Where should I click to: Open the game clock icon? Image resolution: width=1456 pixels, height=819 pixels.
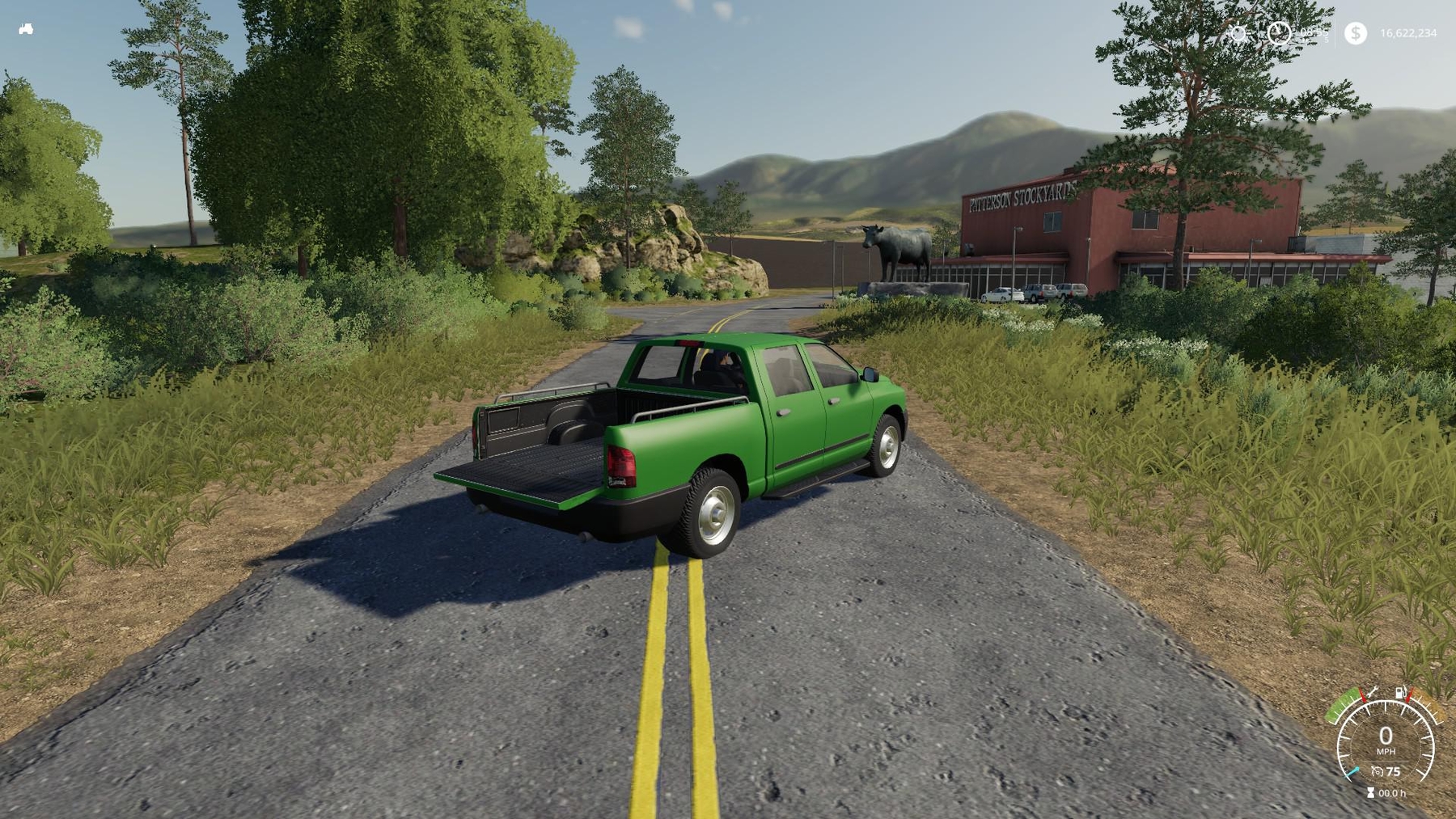coord(1279,33)
